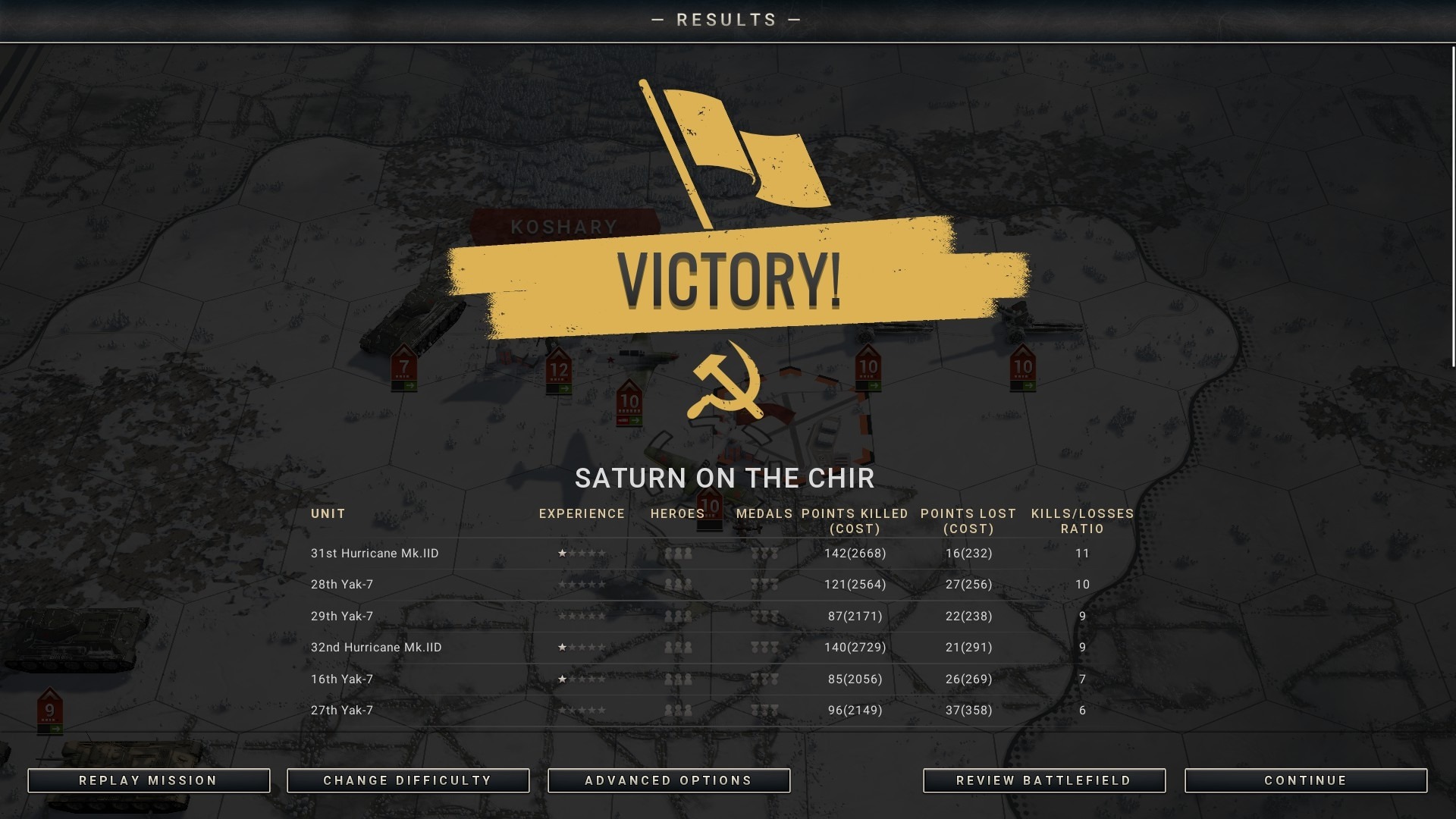Open Advanced Options
Viewport: 1456px width, 819px height.
[669, 780]
